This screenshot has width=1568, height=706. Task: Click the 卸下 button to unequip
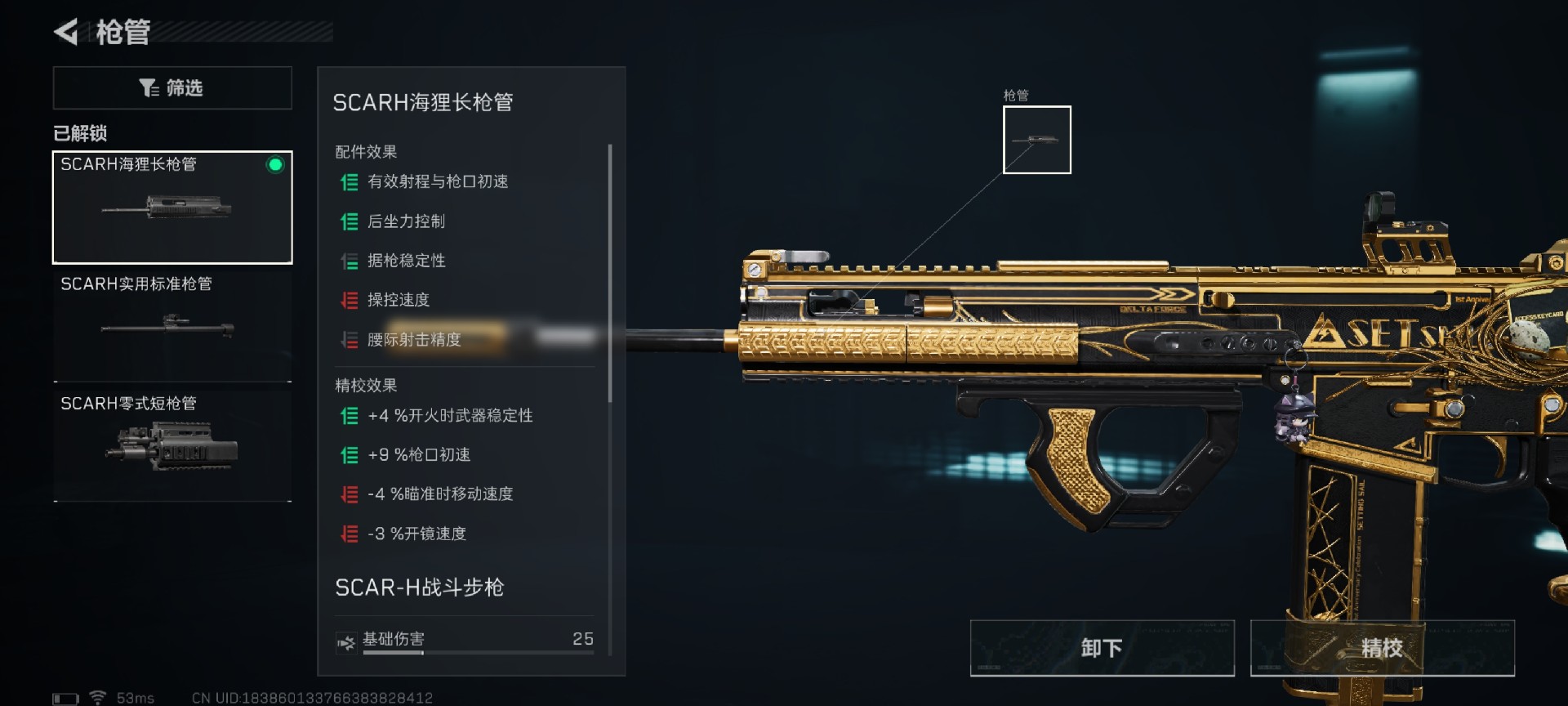(x=1102, y=647)
